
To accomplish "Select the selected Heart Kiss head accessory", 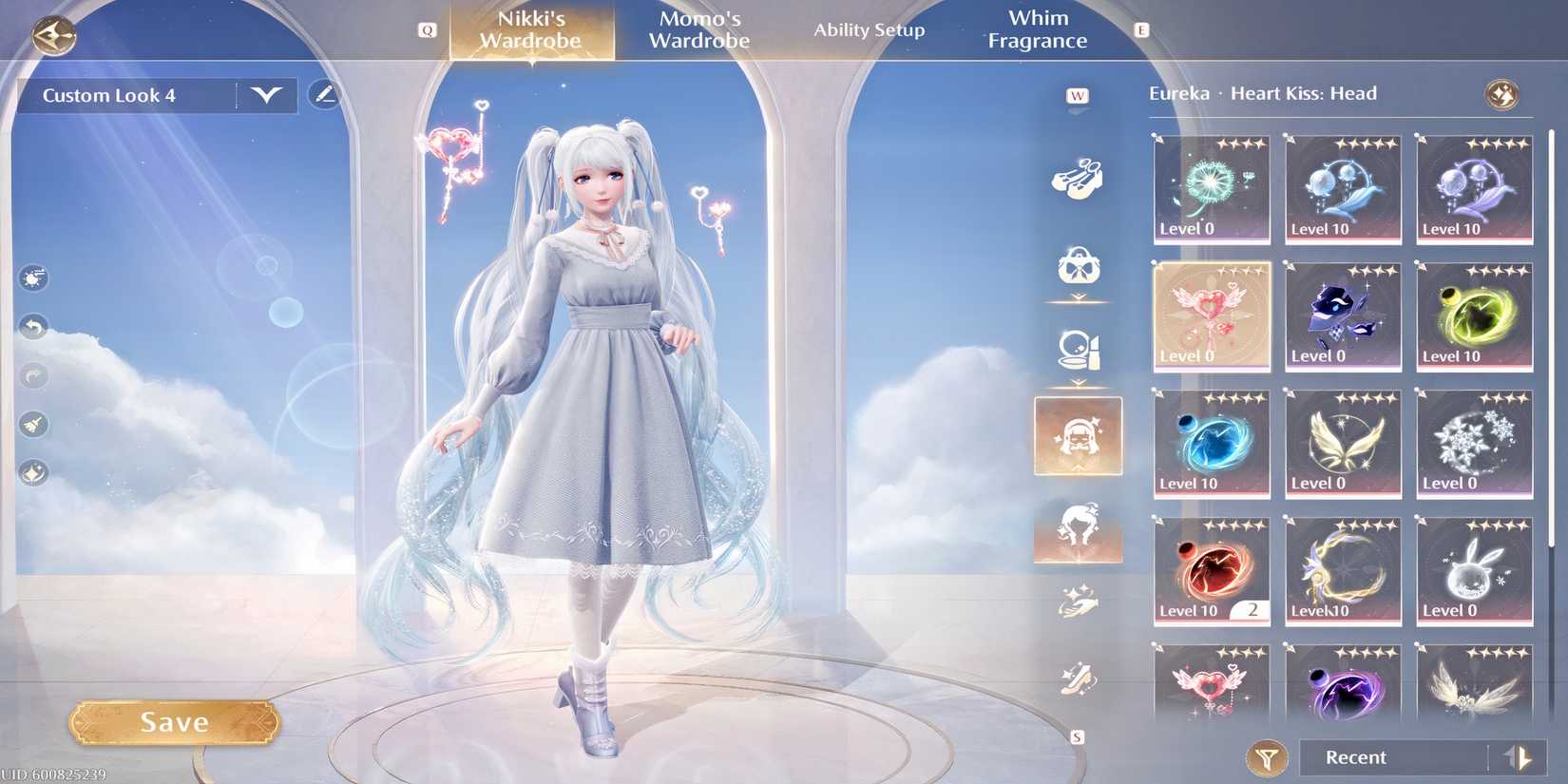I will click(1211, 316).
